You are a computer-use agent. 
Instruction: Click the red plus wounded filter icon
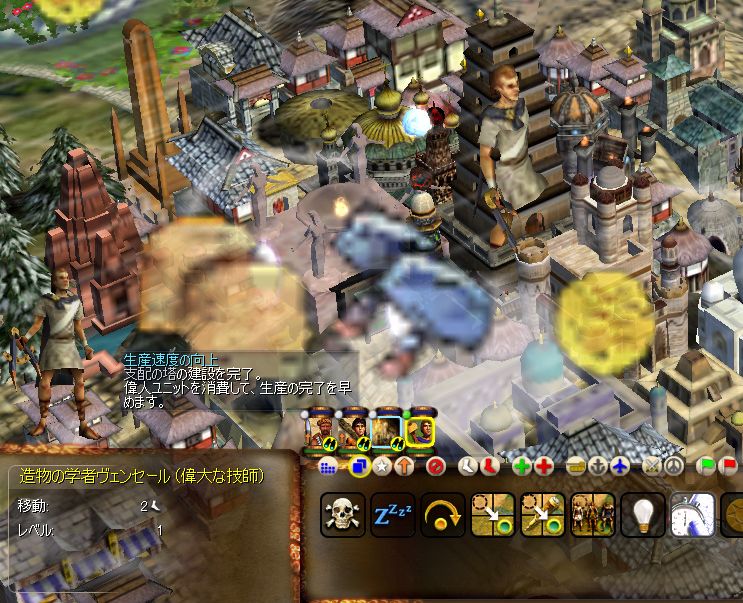point(543,466)
